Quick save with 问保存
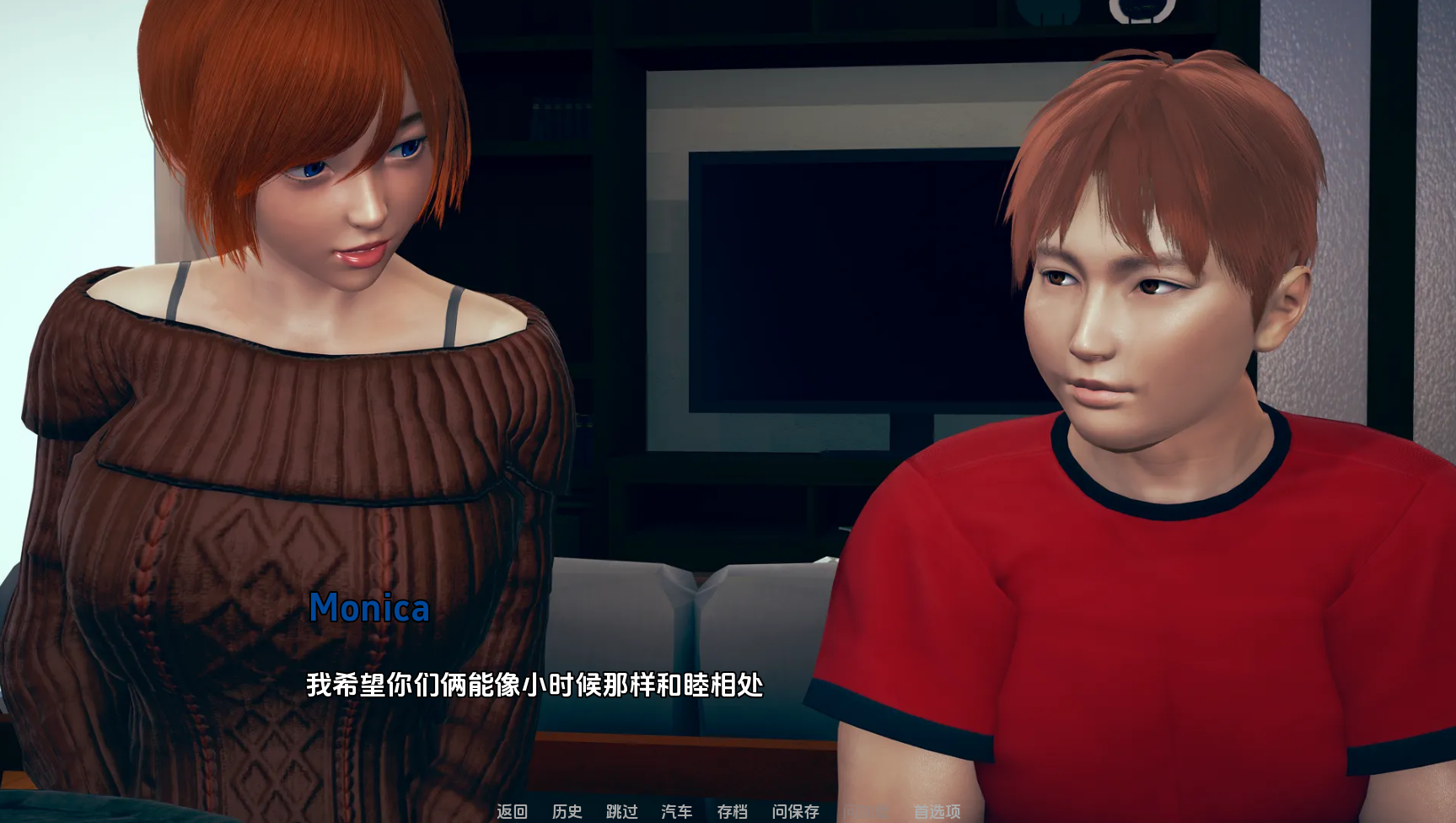 coord(795,811)
